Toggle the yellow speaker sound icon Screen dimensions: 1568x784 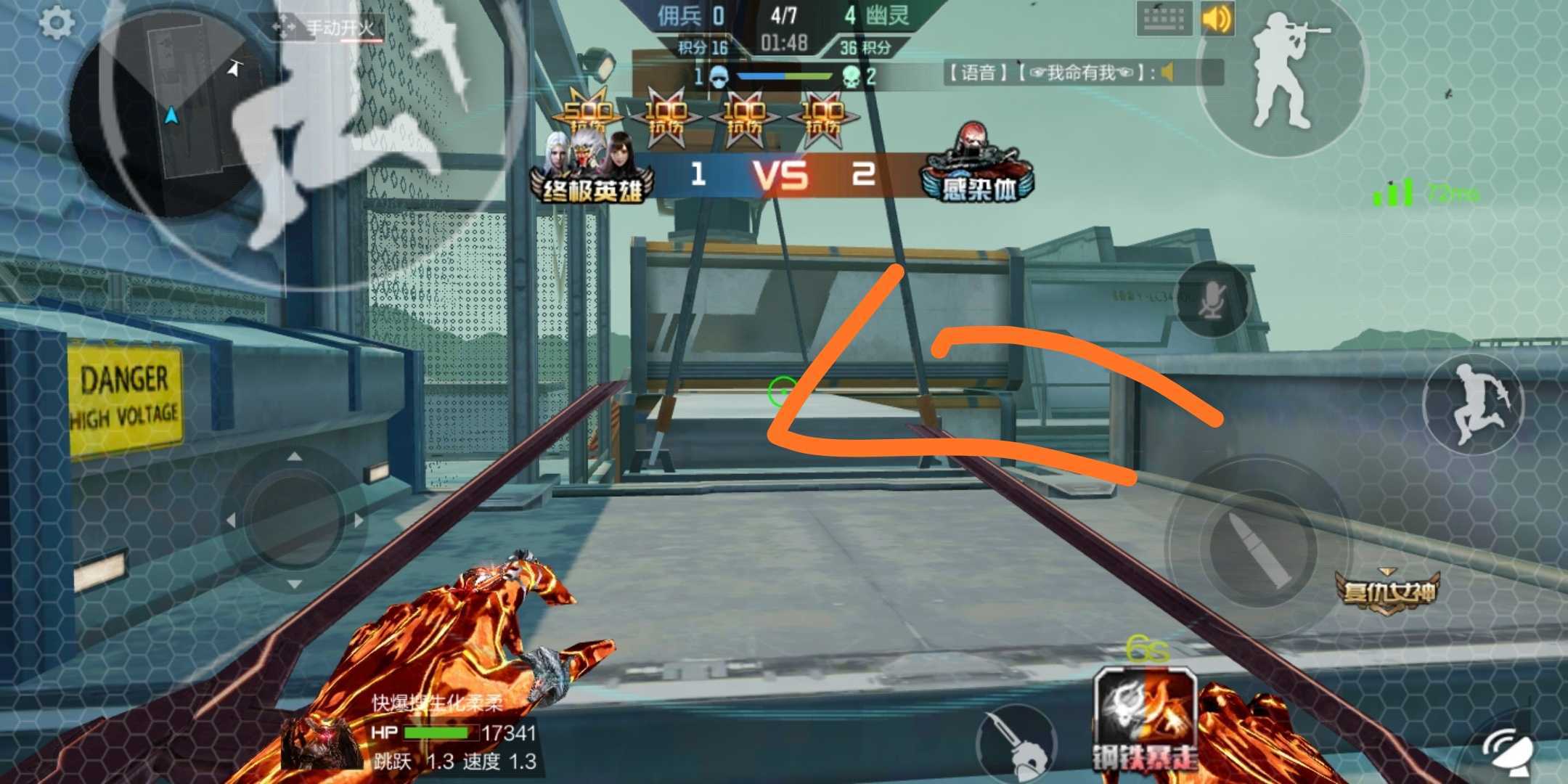1217,18
